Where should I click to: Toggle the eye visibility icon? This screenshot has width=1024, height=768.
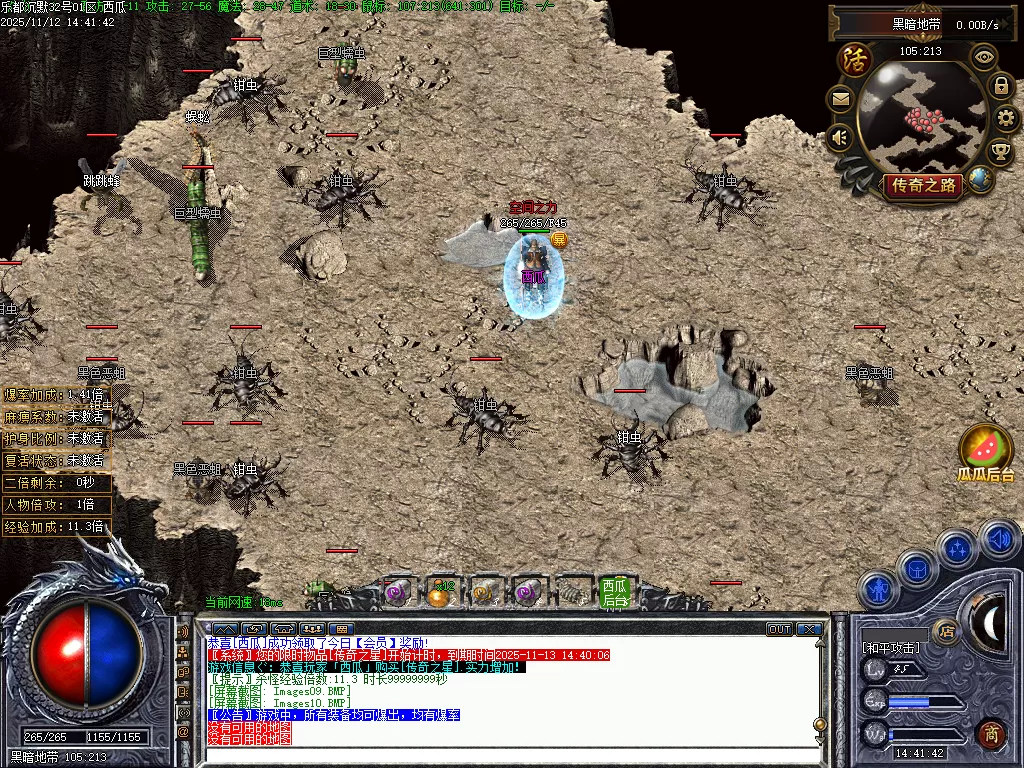pyautogui.click(x=984, y=57)
